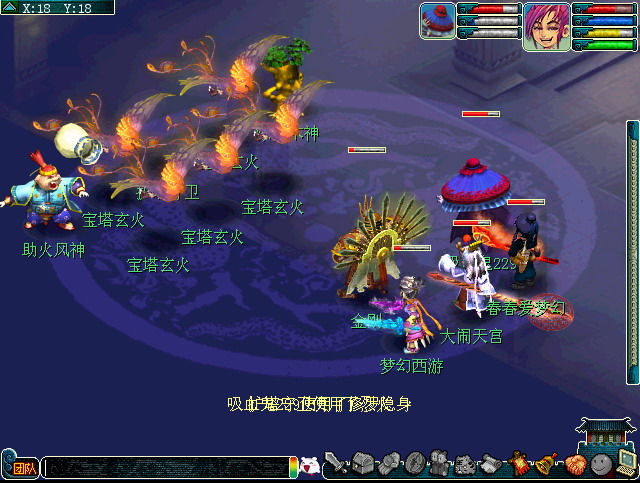This screenshot has height=483, width=640.
Task: Toggle the coordinates panel arrow
Action: 8,7
